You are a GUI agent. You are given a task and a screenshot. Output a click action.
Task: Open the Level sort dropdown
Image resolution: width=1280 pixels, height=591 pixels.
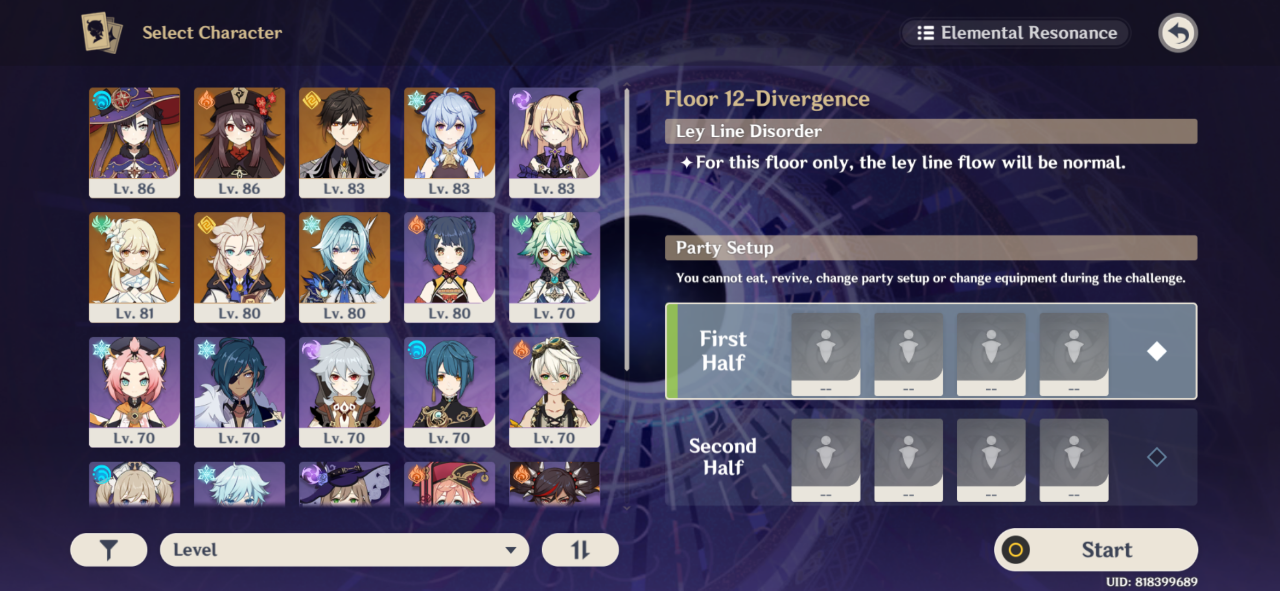point(344,550)
